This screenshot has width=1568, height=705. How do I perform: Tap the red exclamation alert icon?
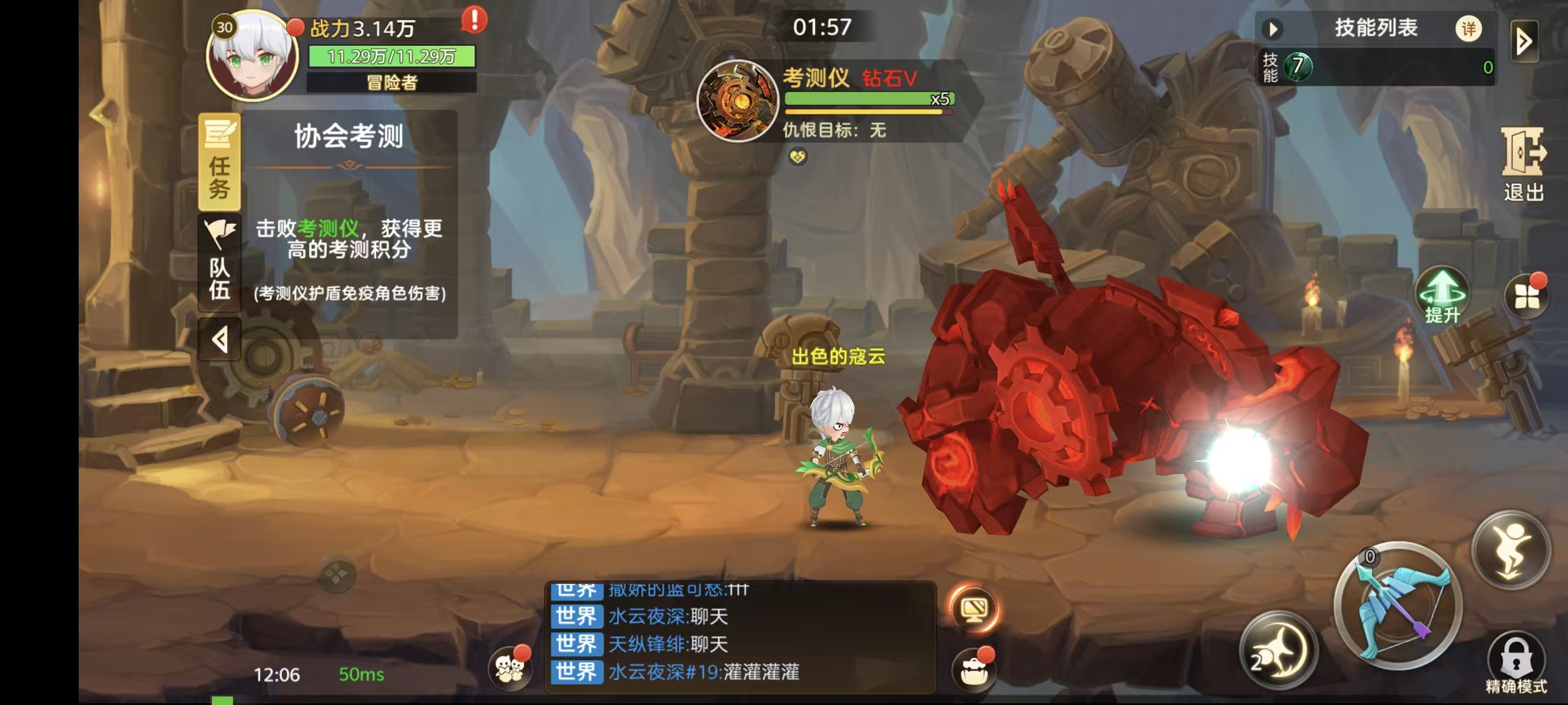[x=474, y=20]
